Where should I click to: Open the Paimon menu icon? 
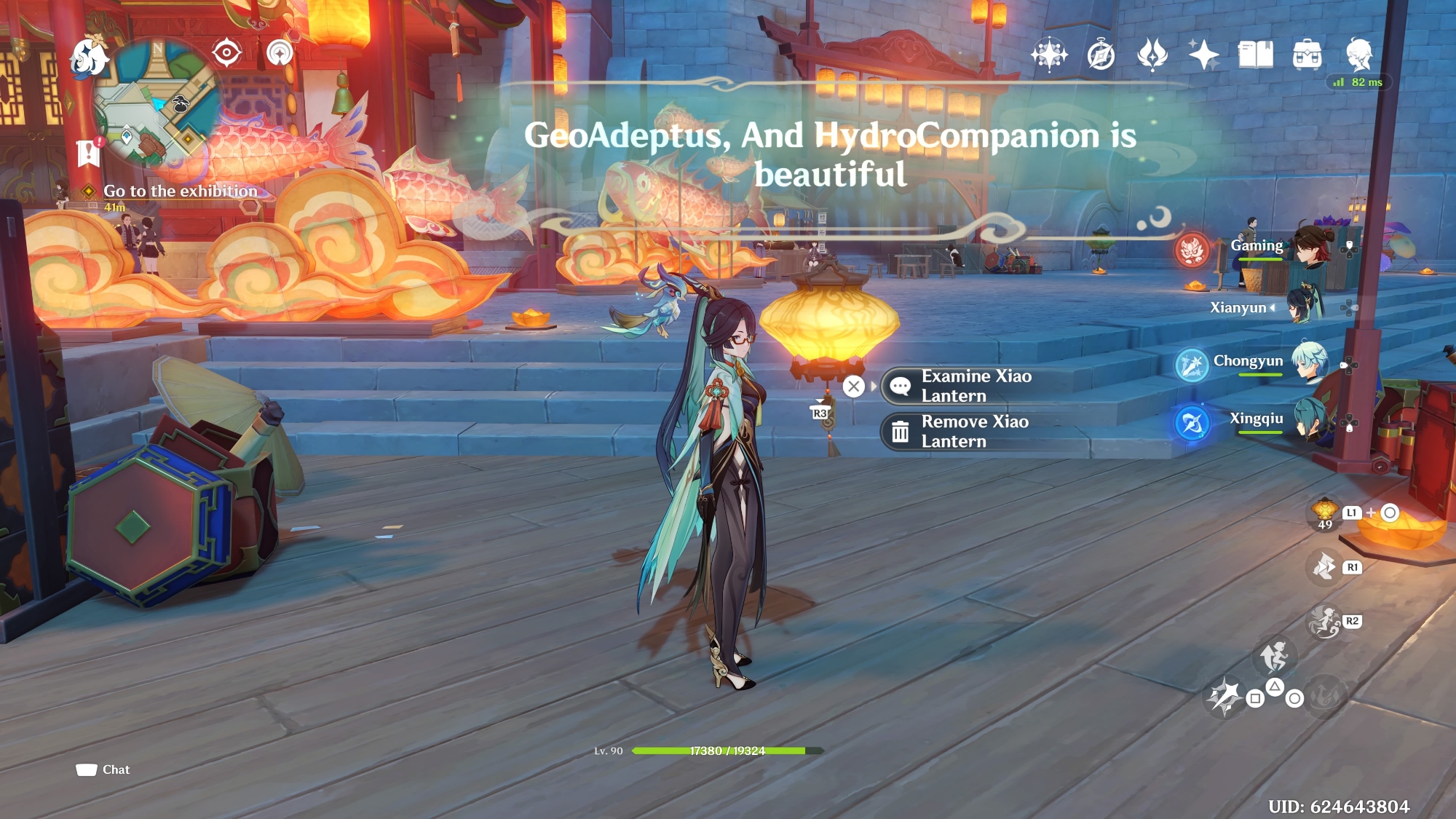89,58
